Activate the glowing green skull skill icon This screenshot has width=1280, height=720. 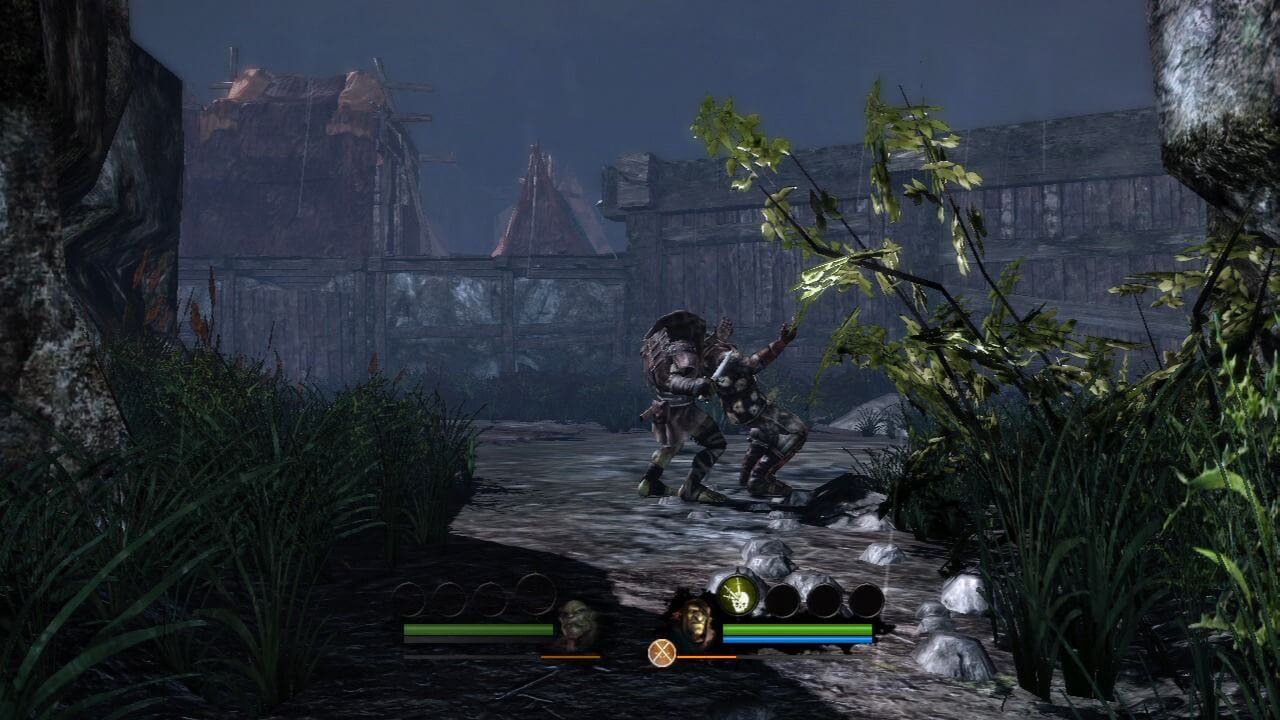coord(738,596)
